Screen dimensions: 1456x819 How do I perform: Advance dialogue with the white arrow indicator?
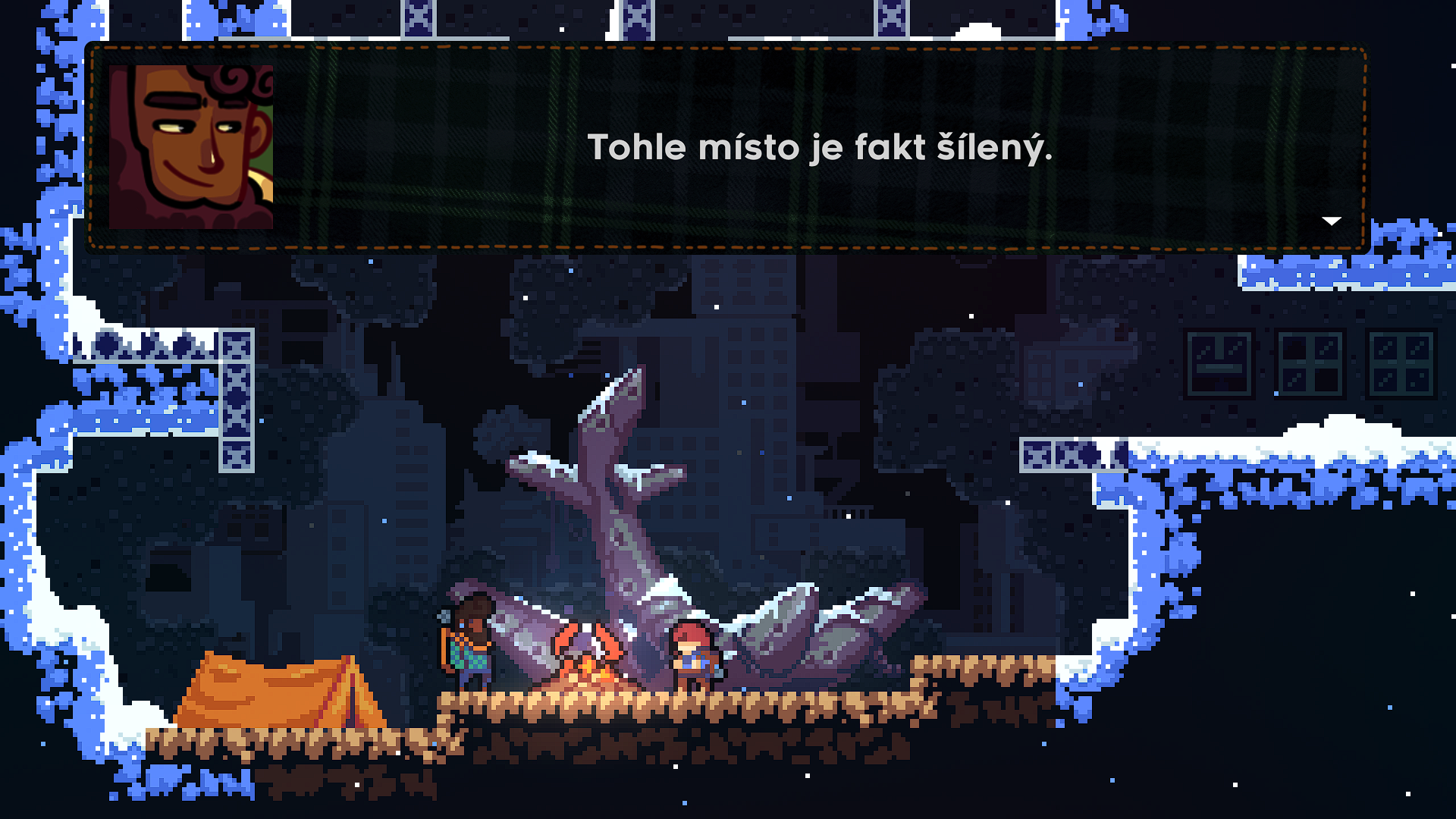[x=1332, y=221]
